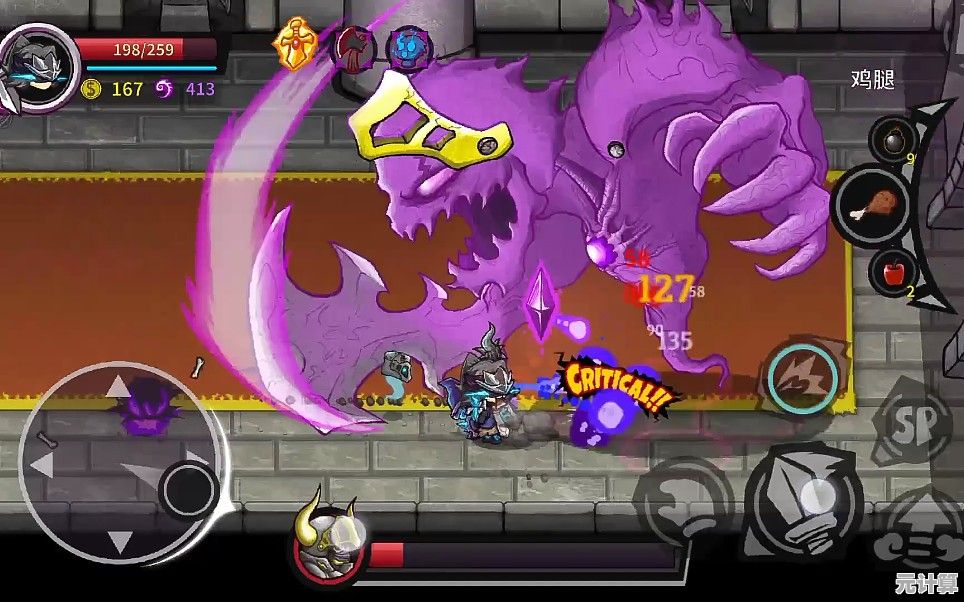Select the golden sword buff icon
Screen dimensions: 964x602
tap(294, 43)
